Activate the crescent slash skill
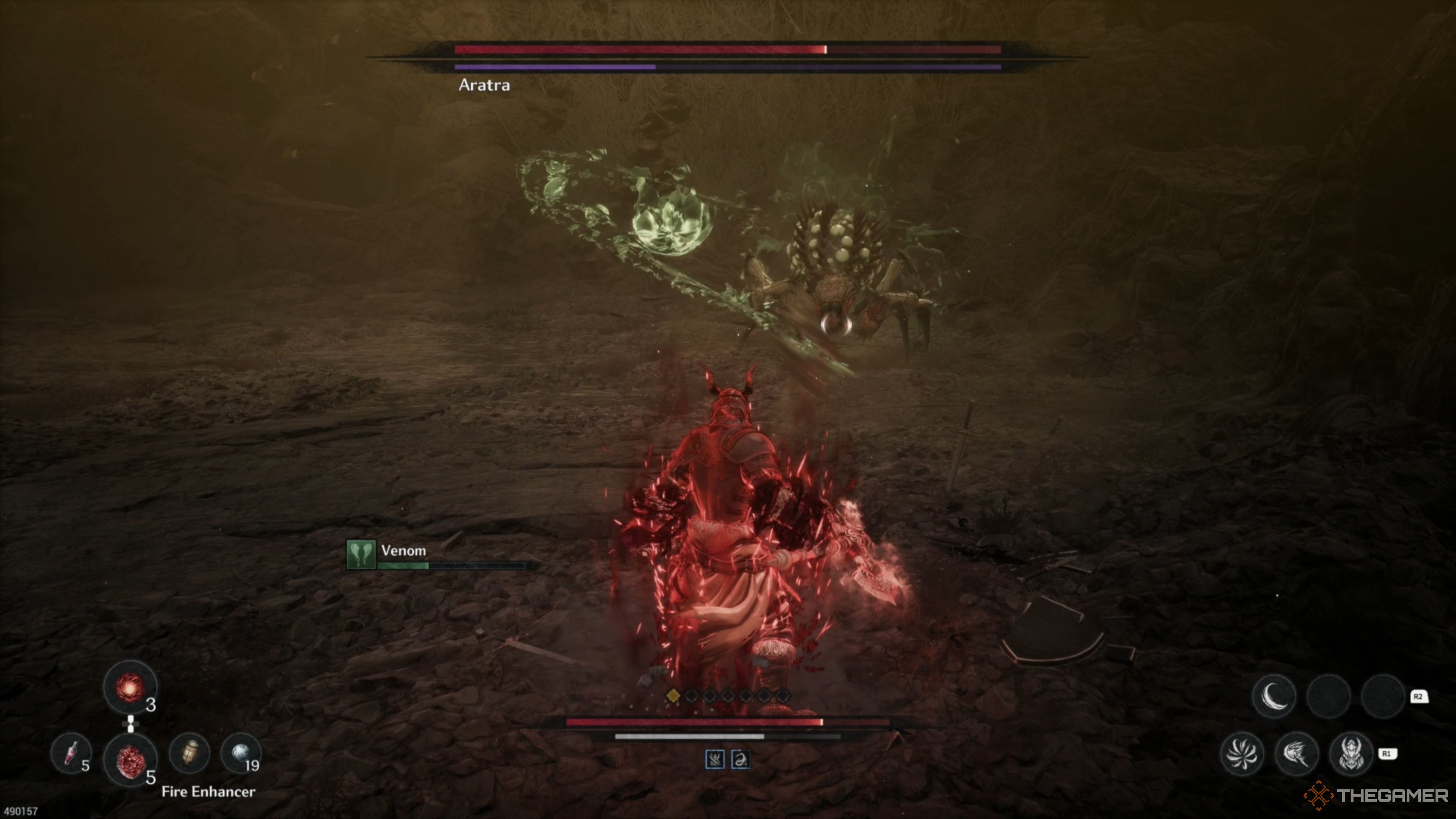 click(1274, 696)
